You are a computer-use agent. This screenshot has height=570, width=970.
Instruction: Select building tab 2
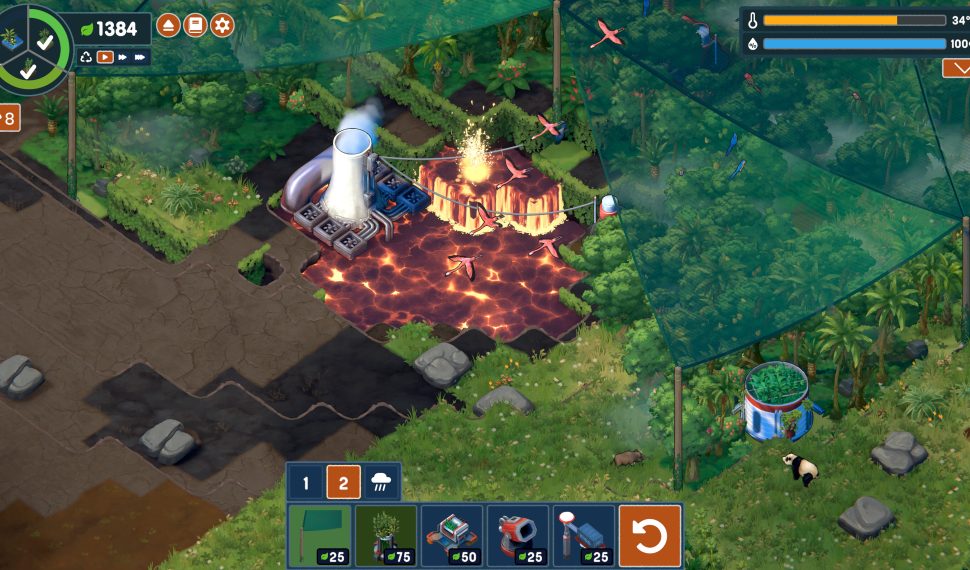[x=343, y=484]
